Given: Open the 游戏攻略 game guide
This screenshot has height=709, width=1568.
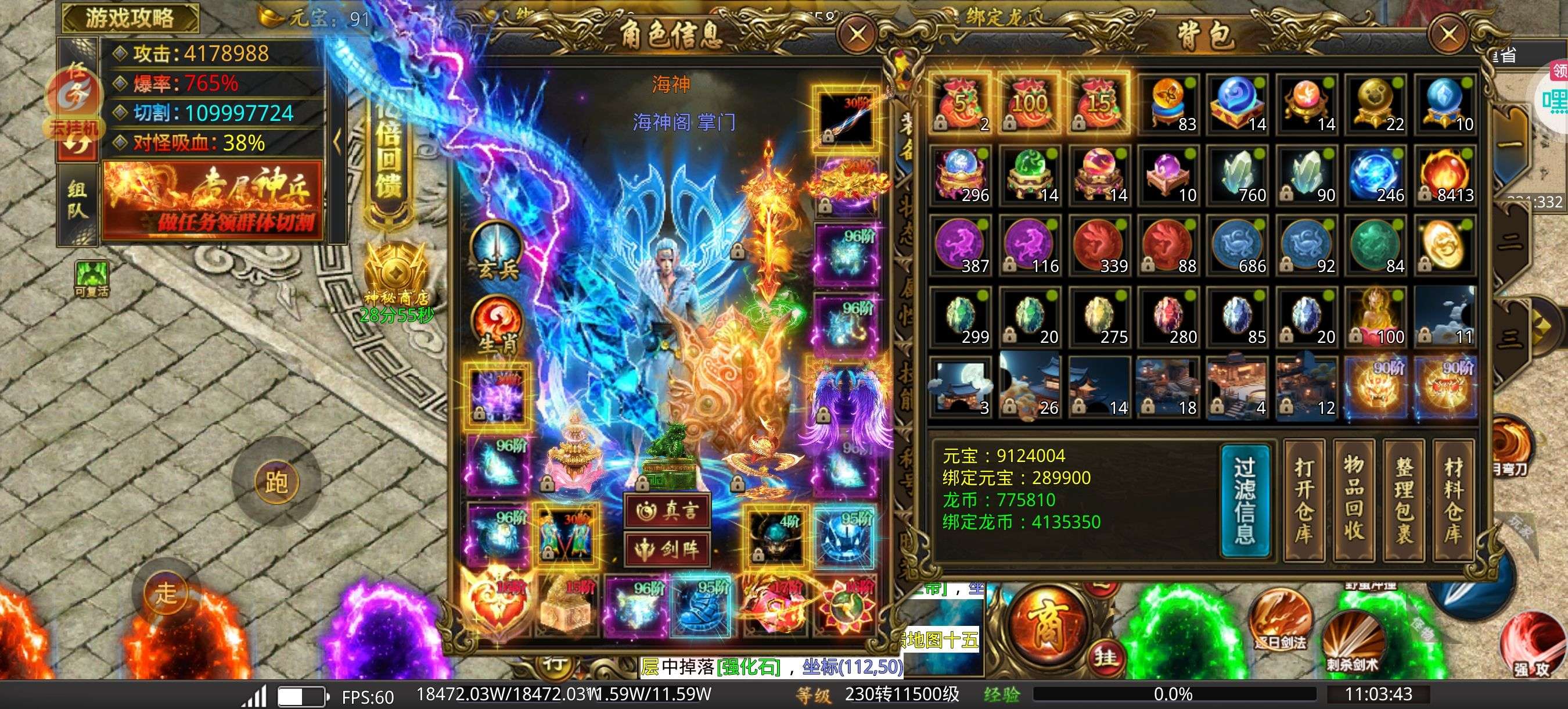Looking at the screenshot, I should (x=130, y=17).
